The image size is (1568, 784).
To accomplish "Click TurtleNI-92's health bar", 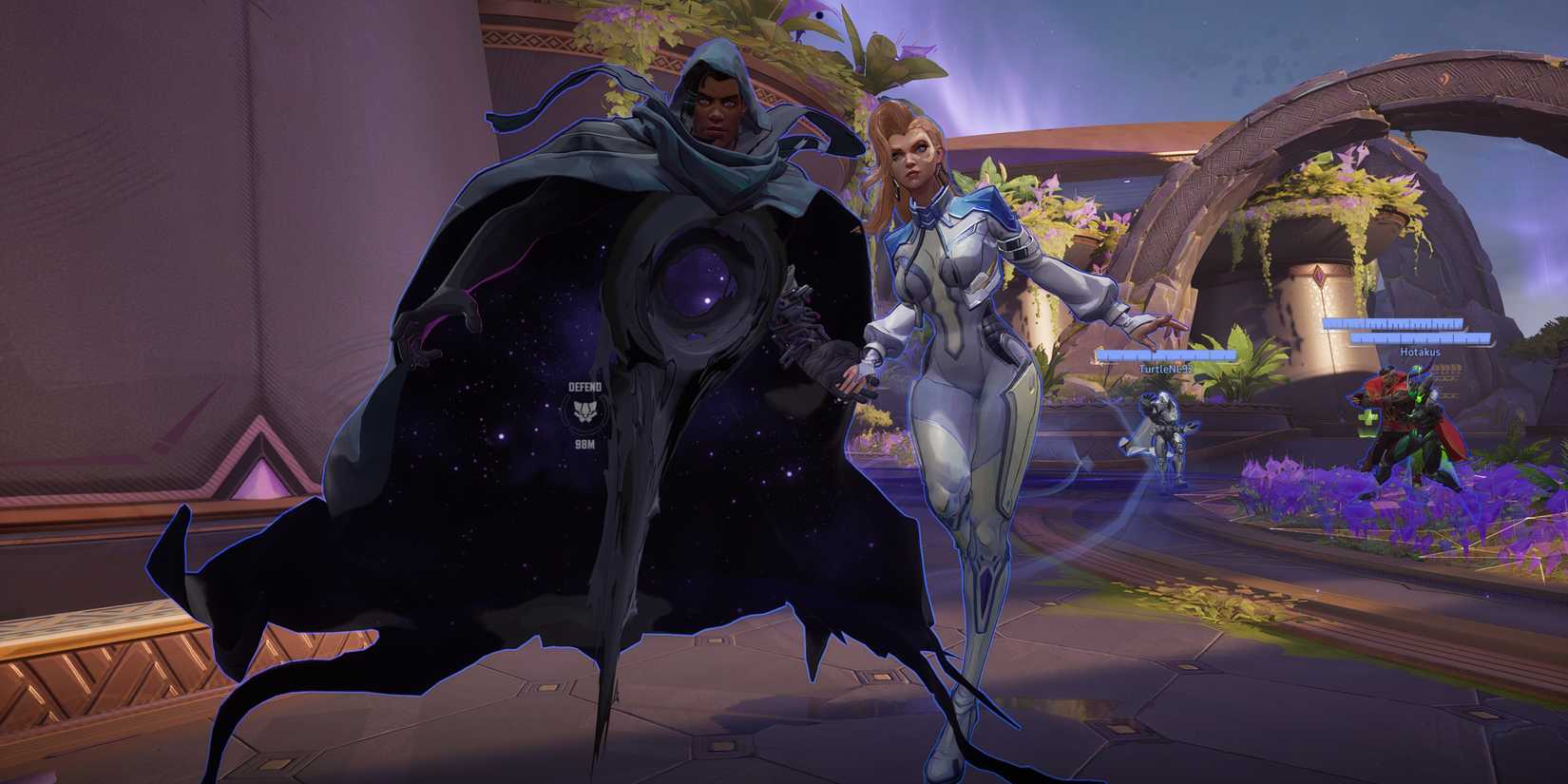I will 1168,356.
